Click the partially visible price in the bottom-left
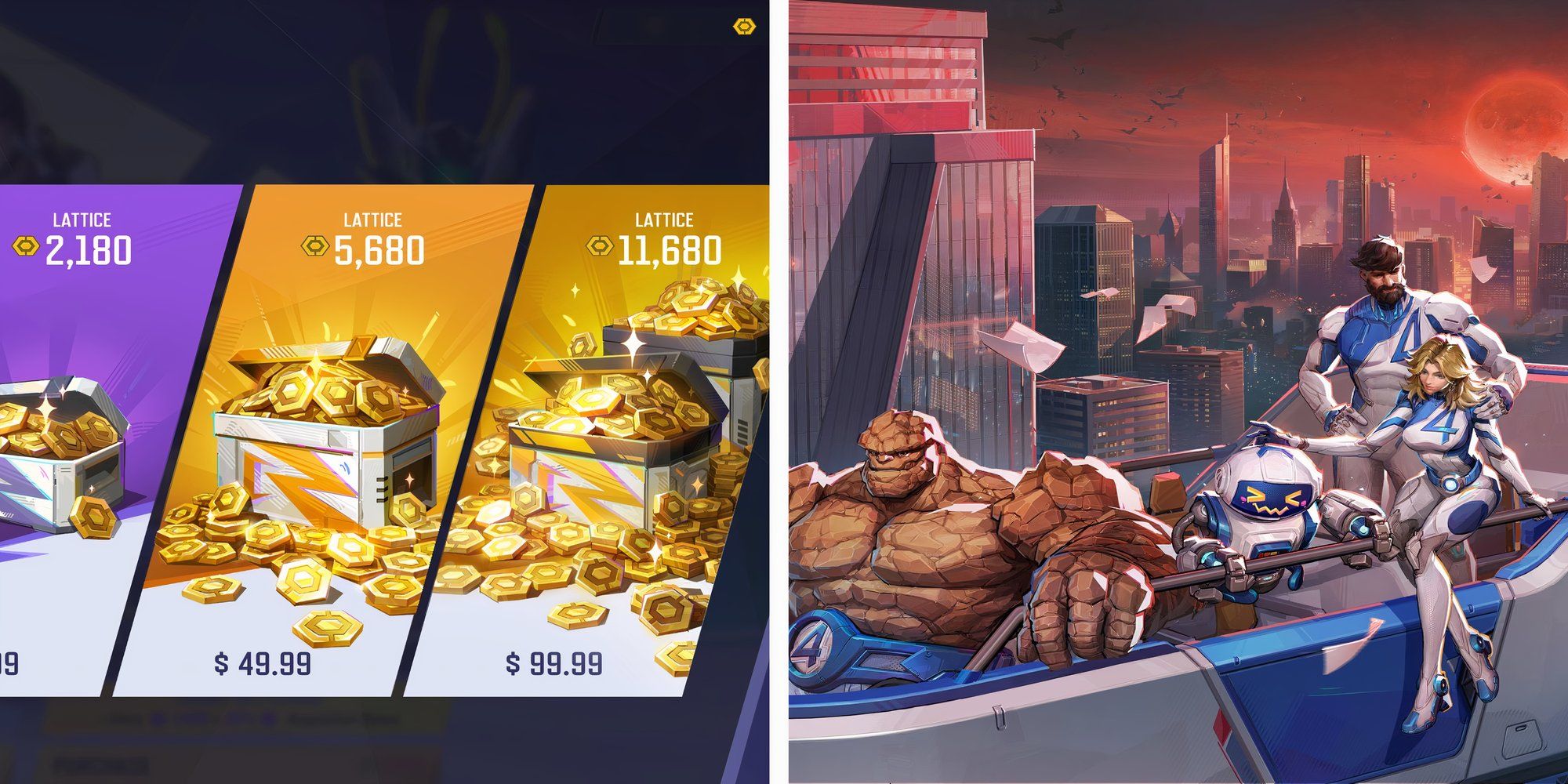The width and height of the screenshot is (1568, 784). [9, 662]
